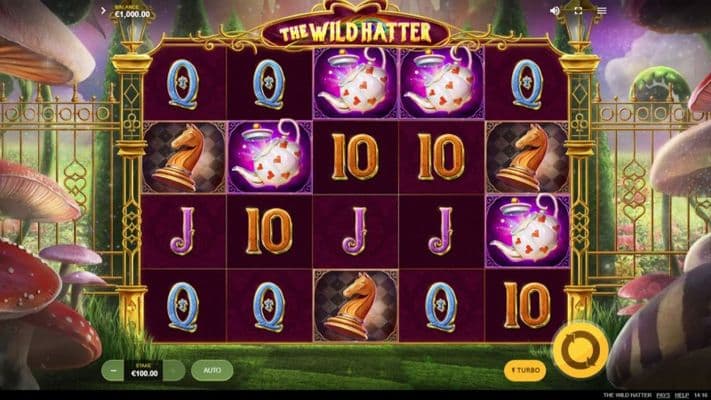Open the Pays table link
Viewport: 711px width, 400px height.
click(x=662, y=395)
